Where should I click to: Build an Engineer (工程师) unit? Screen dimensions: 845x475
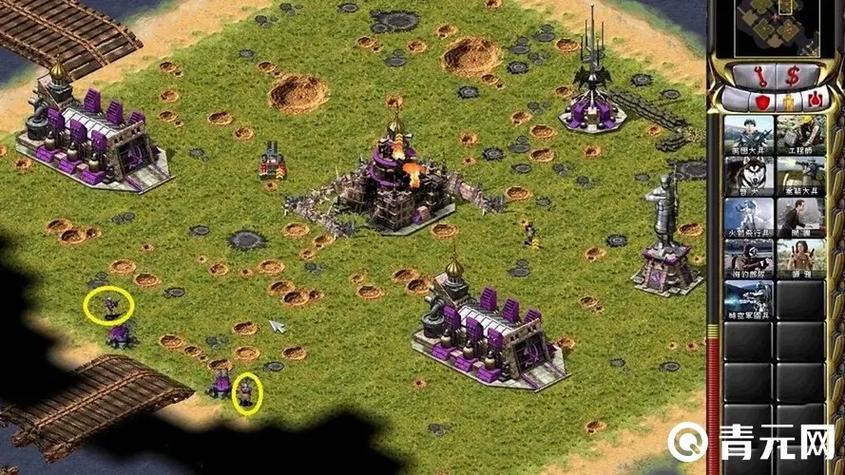[x=802, y=135]
